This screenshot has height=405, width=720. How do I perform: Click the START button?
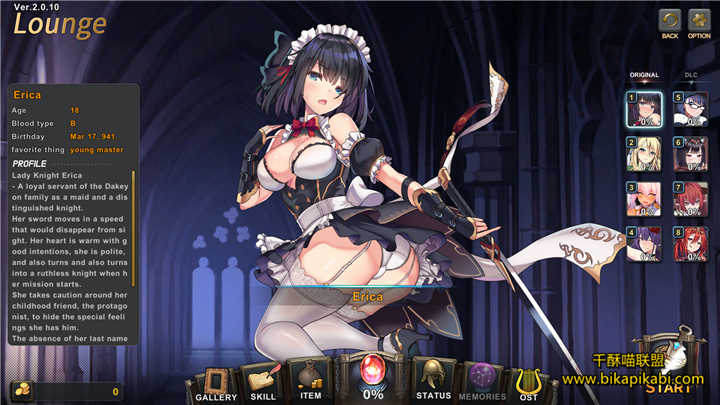click(675, 375)
